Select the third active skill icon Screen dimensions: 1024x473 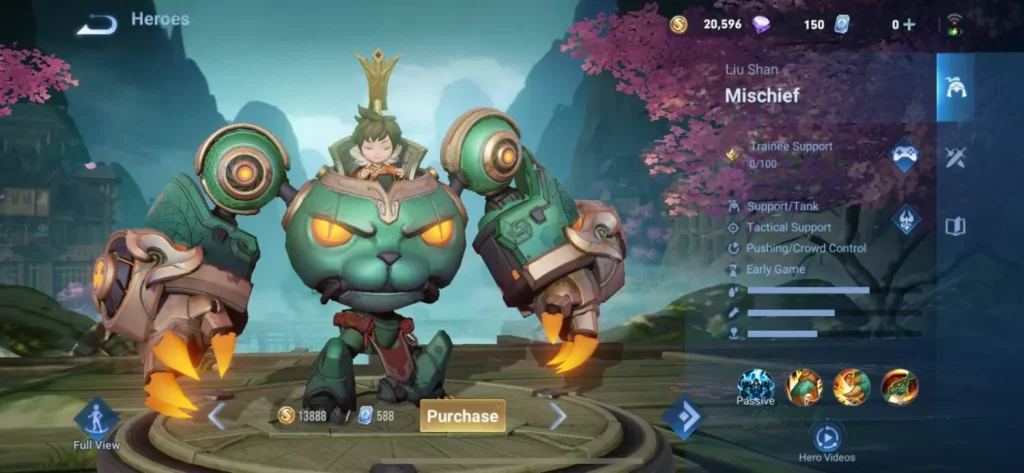click(900, 387)
